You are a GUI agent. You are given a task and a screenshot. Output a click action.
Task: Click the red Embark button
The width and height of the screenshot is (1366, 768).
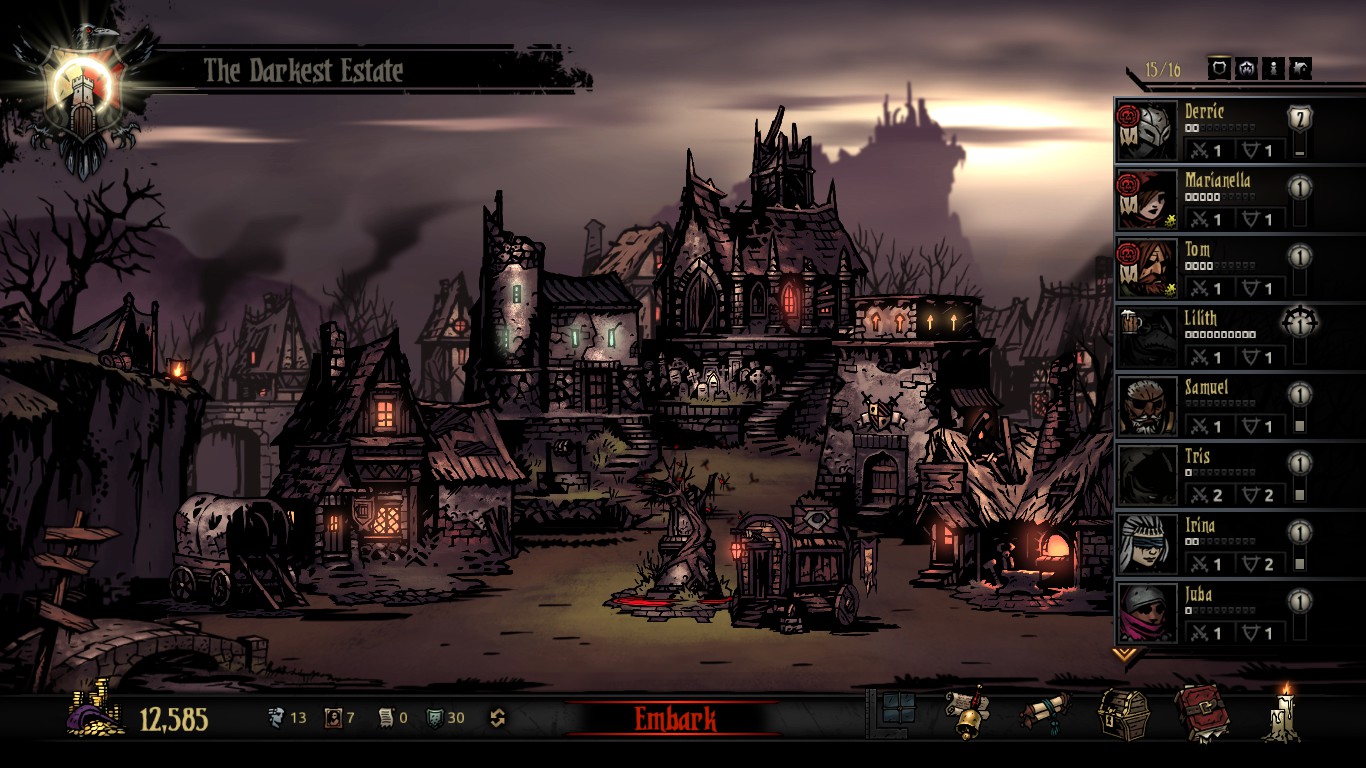coord(675,718)
